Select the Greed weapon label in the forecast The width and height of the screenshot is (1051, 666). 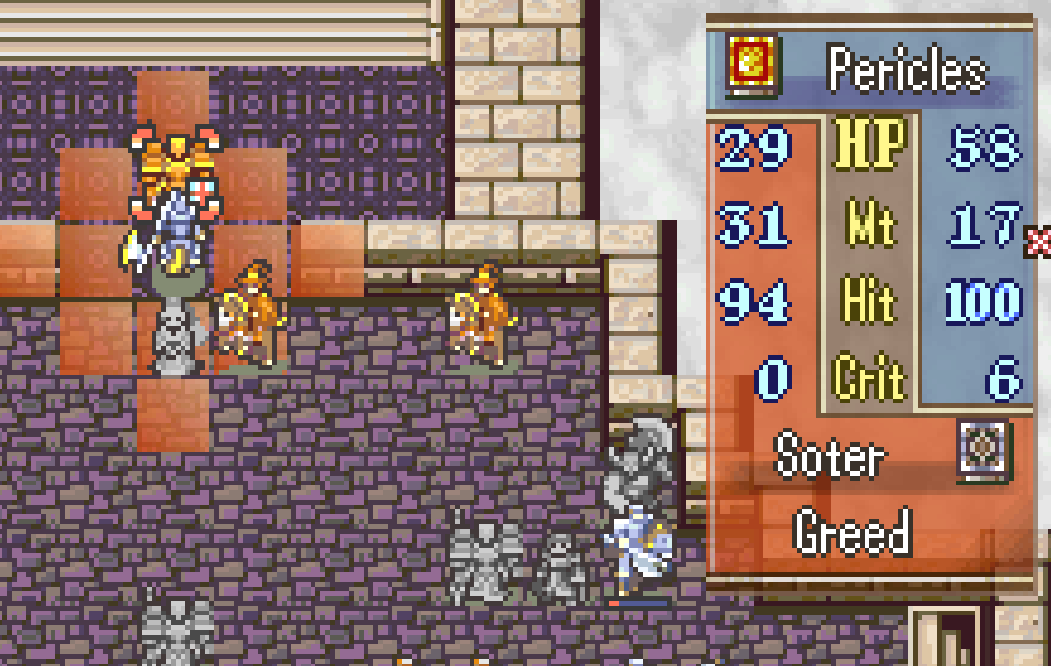(853, 532)
